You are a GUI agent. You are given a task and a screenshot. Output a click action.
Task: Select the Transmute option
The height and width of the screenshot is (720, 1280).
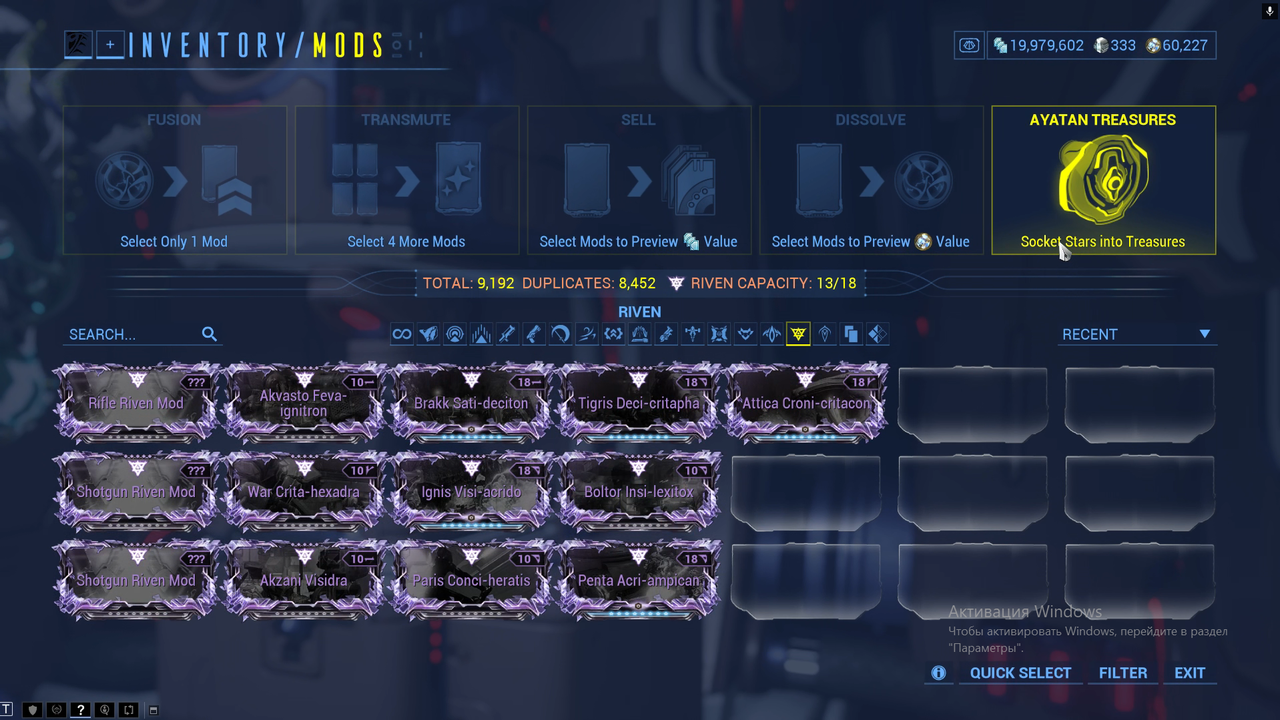[x=406, y=180]
